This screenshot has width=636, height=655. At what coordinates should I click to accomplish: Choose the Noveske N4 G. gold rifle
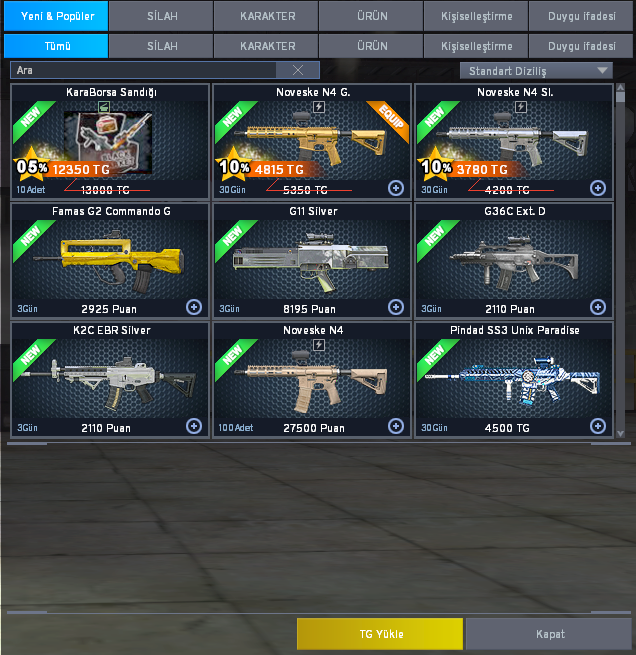312,140
